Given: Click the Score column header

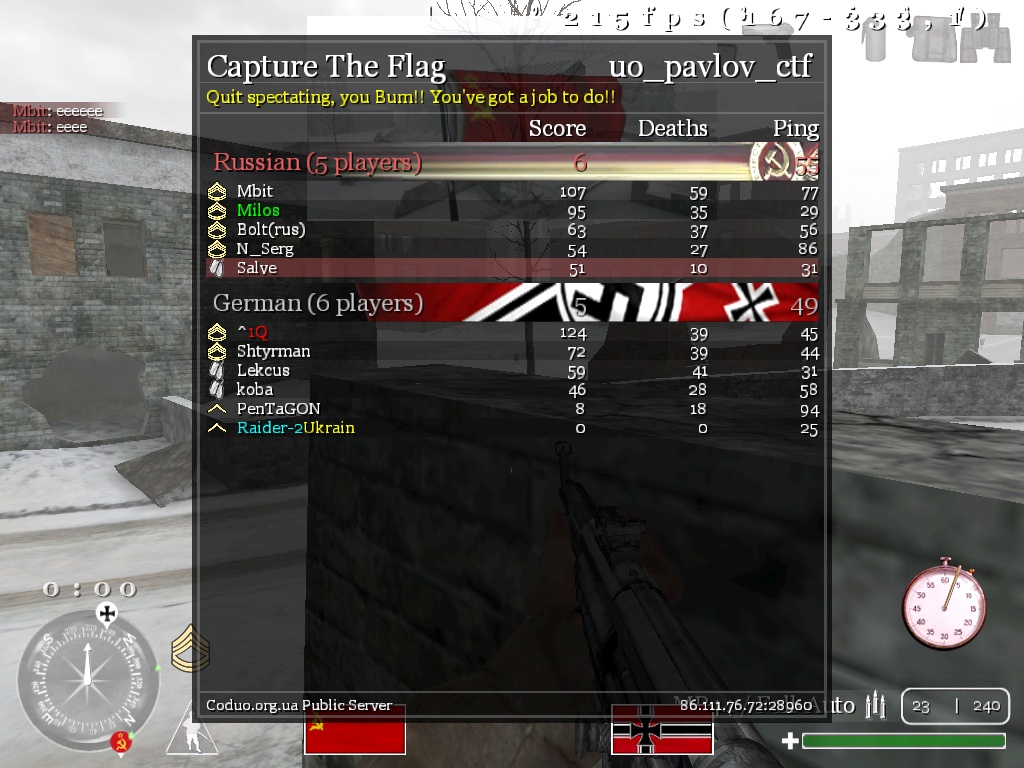Looking at the screenshot, I should [557, 128].
